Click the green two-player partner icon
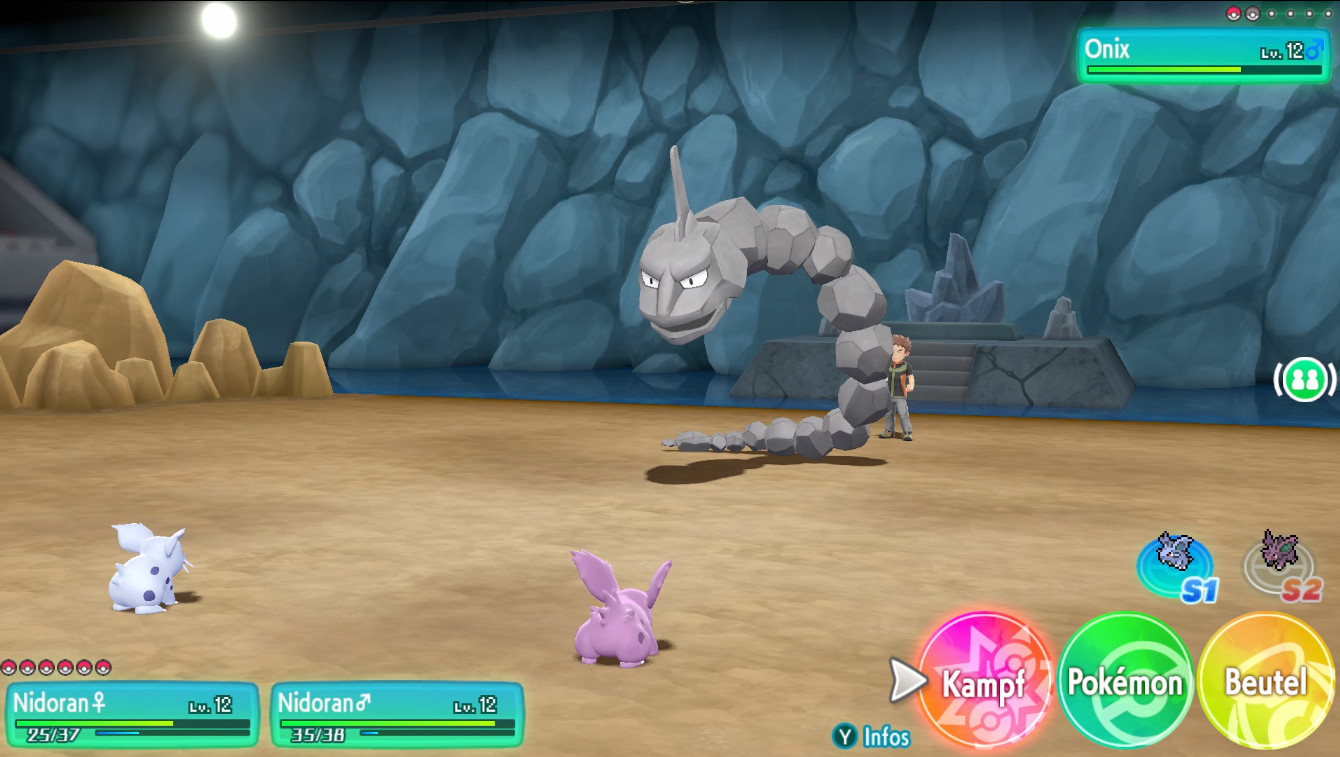The image size is (1340, 757). point(1305,380)
